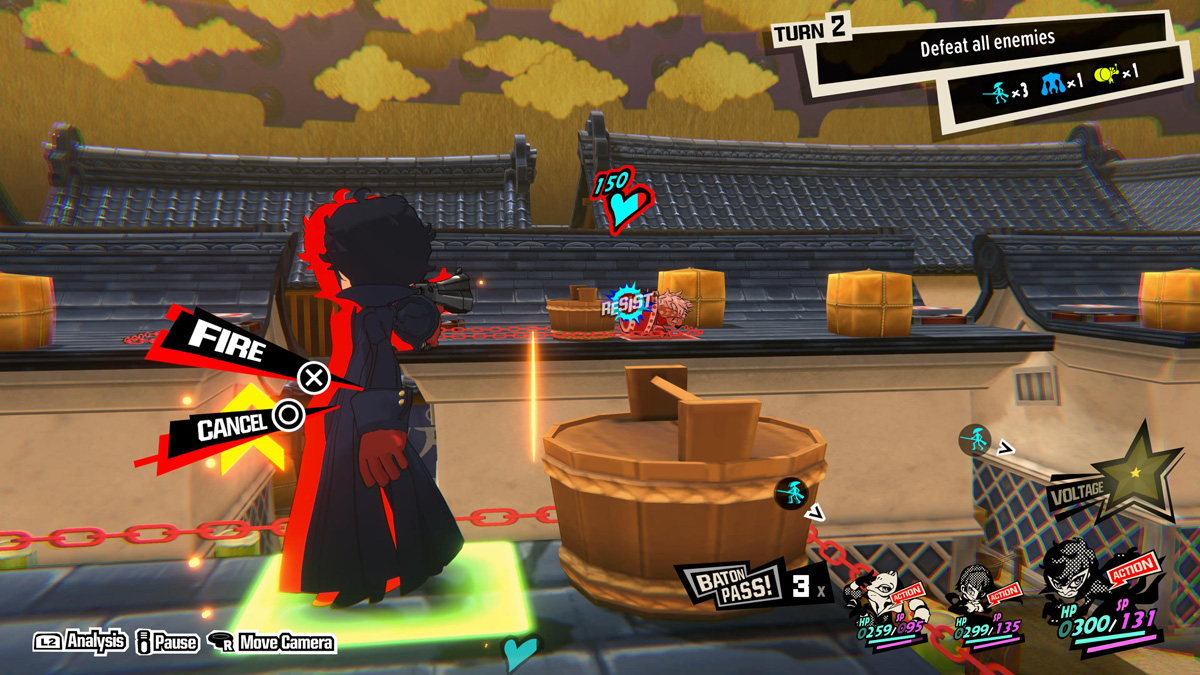The width and height of the screenshot is (1200, 675).
Task: Activate the Move Camera option
Action: tap(271, 642)
